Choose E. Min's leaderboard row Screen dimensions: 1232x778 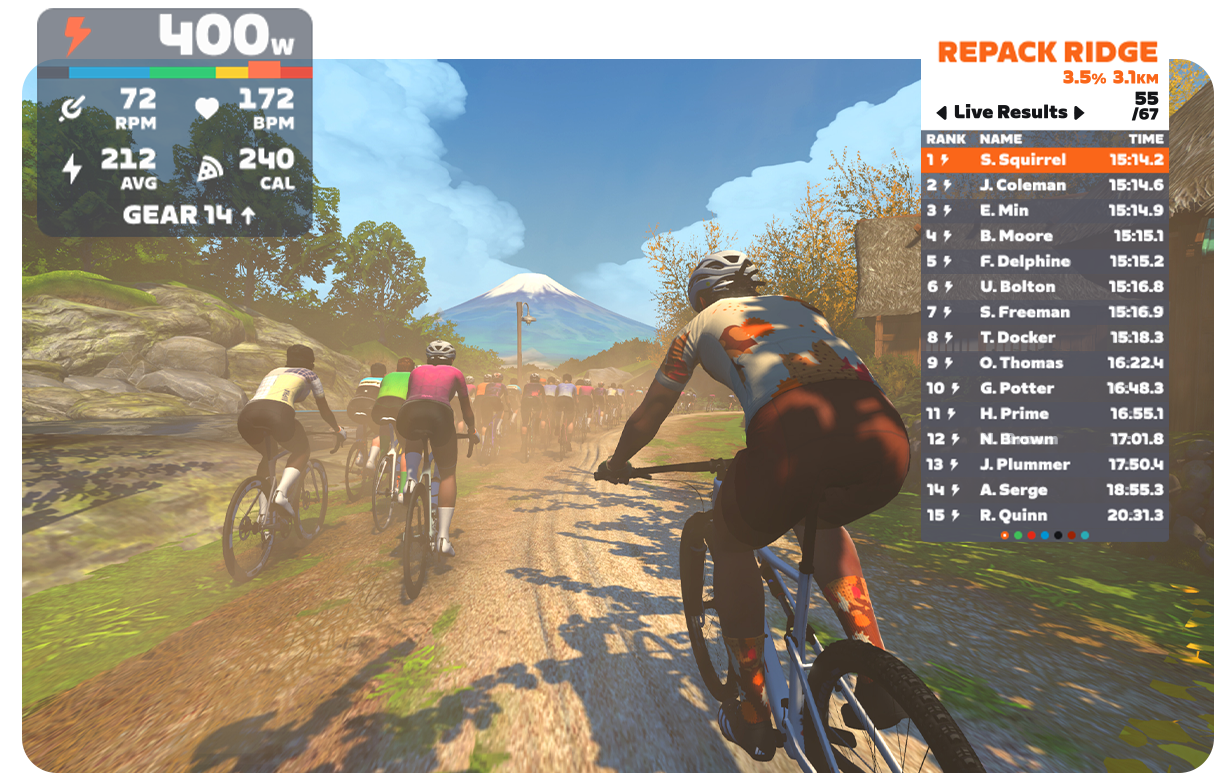click(x=1044, y=210)
